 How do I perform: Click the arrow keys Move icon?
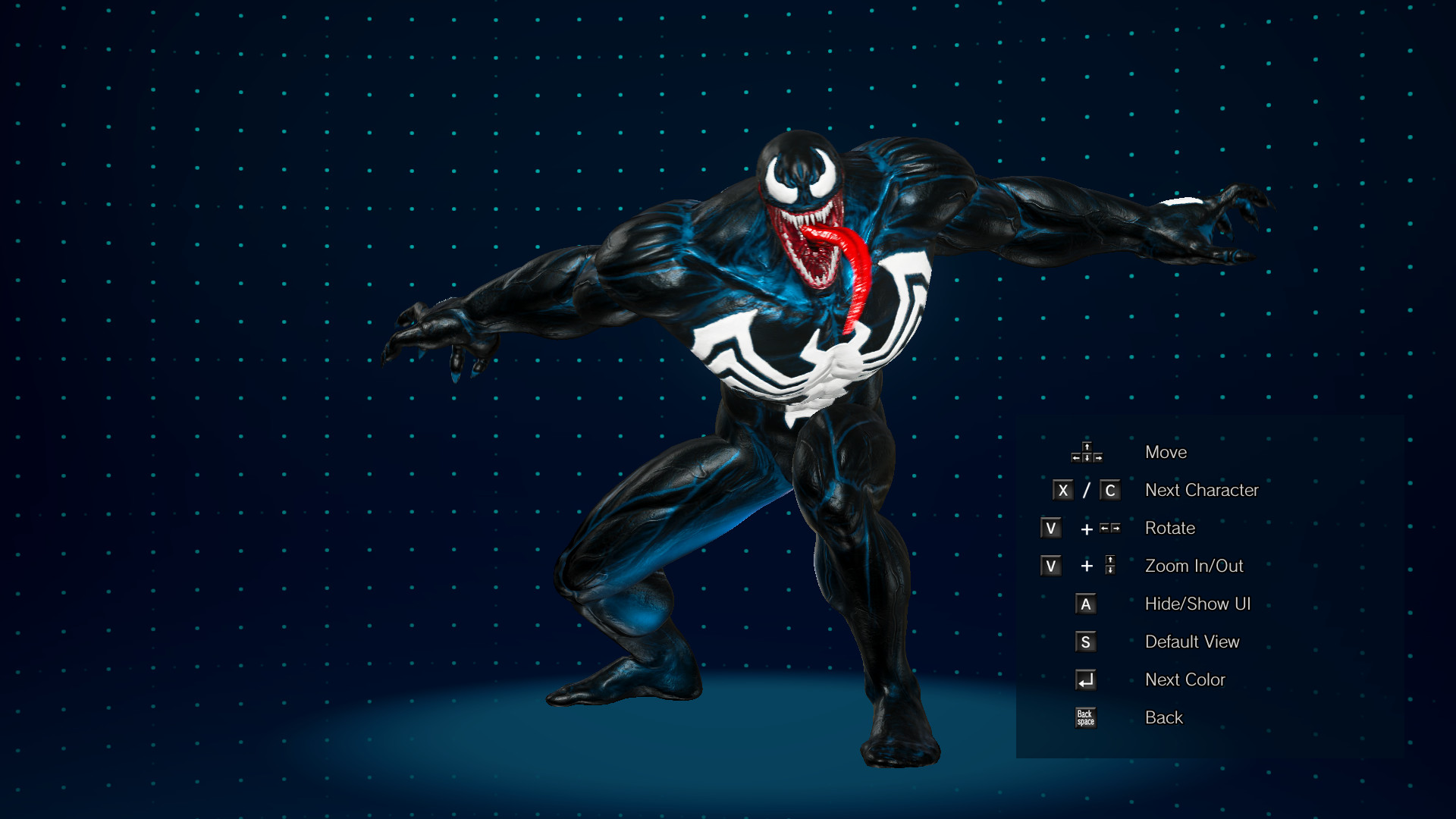pos(1086,452)
